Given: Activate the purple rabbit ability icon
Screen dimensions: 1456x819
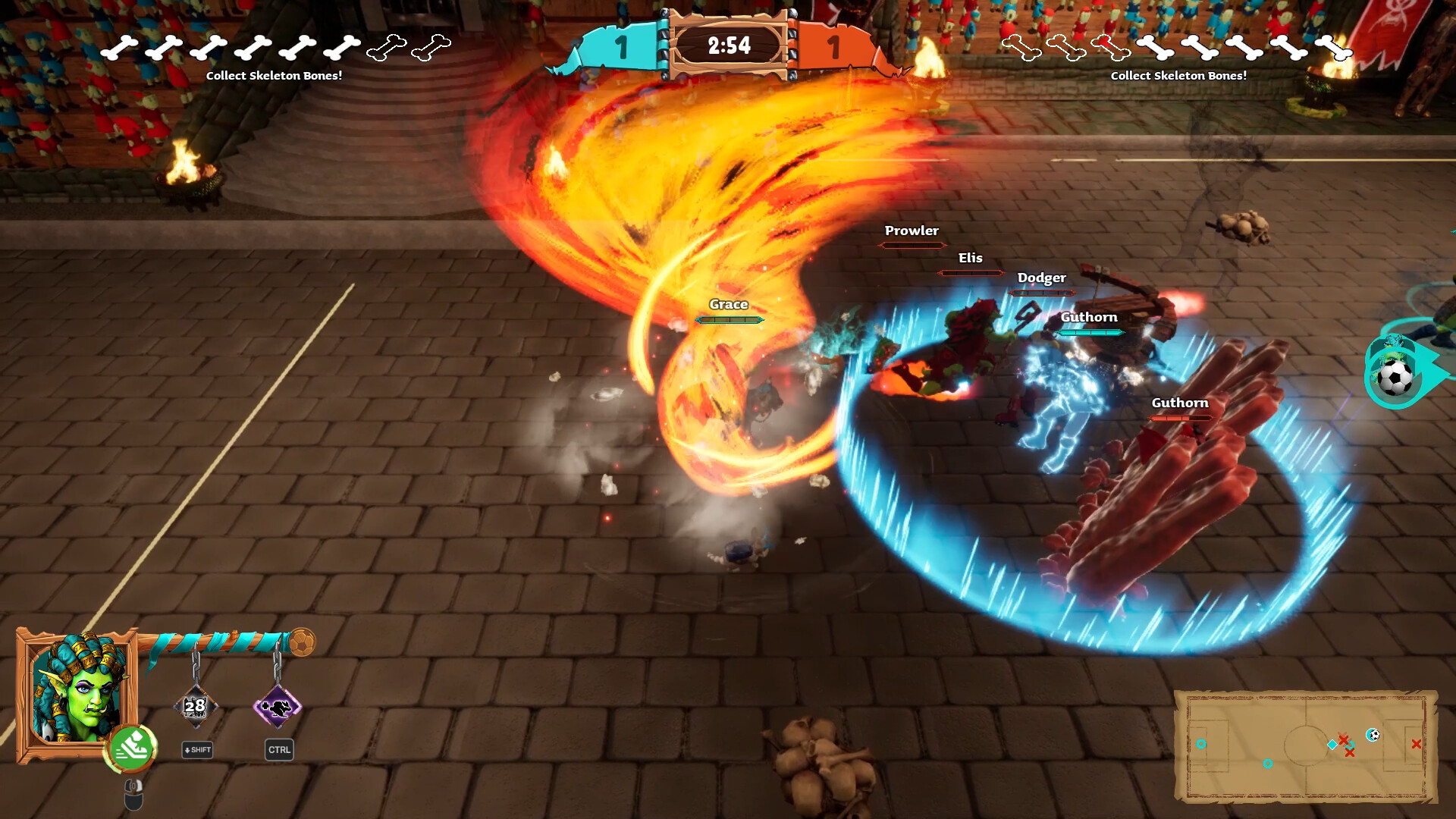Looking at the screenshot, I should (x=277, y=708).
